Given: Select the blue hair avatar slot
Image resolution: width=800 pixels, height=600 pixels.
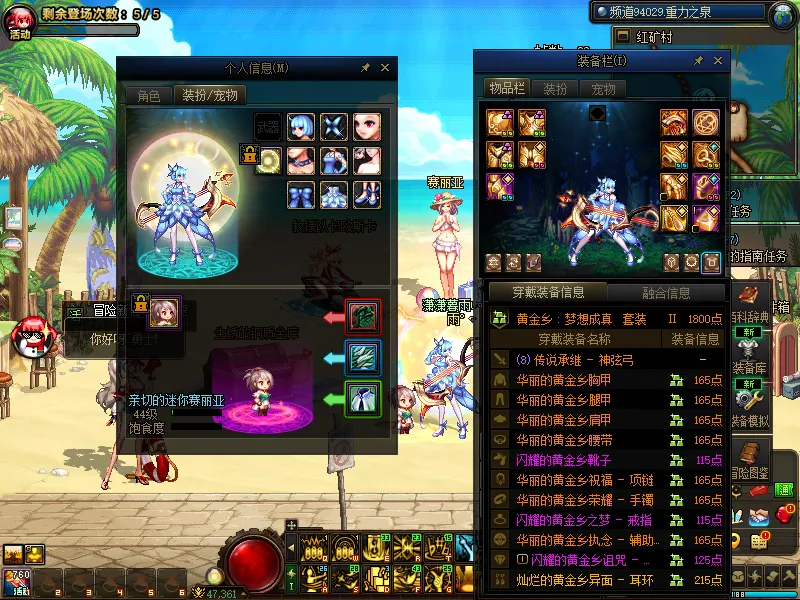Looking at the screenshot, I should pos(301,126).
